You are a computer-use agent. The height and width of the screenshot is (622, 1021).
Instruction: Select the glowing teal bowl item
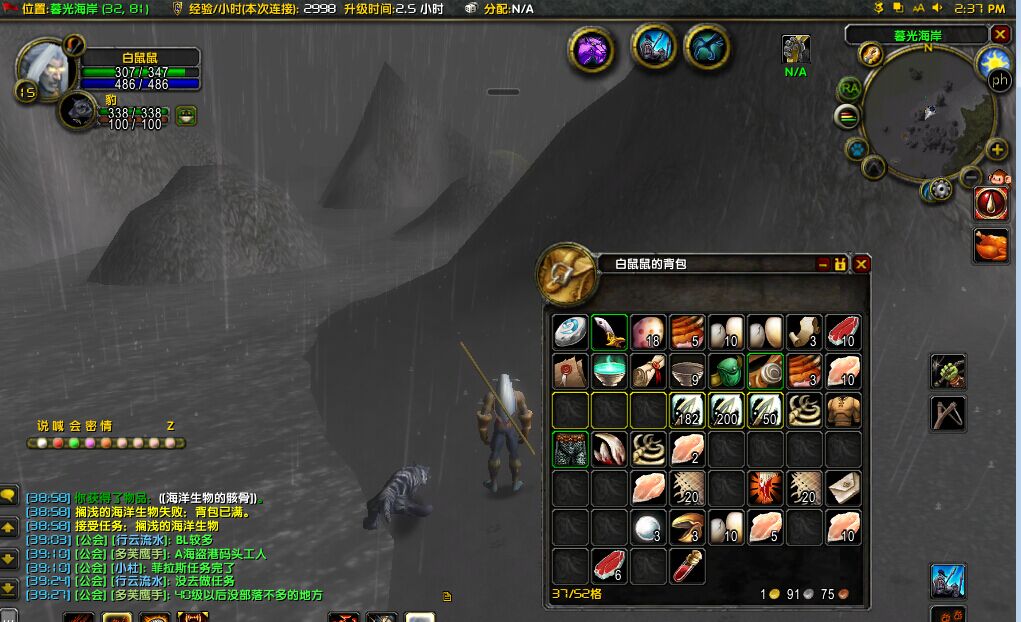[608, 371]
